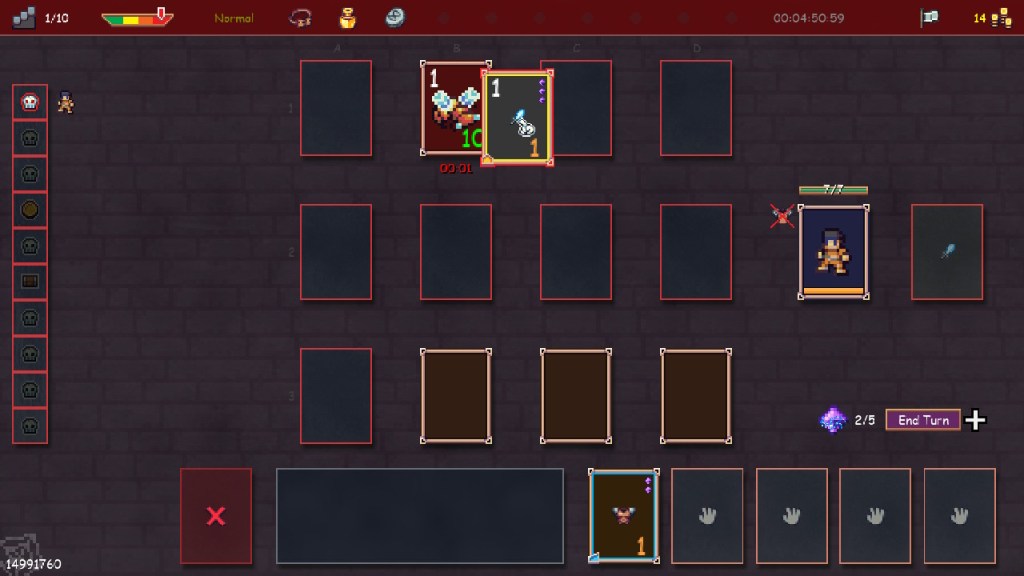Select the red skull stage at top of track
Screen dimensions: 1024x576
pyautogui.click(x=30, y=102)
